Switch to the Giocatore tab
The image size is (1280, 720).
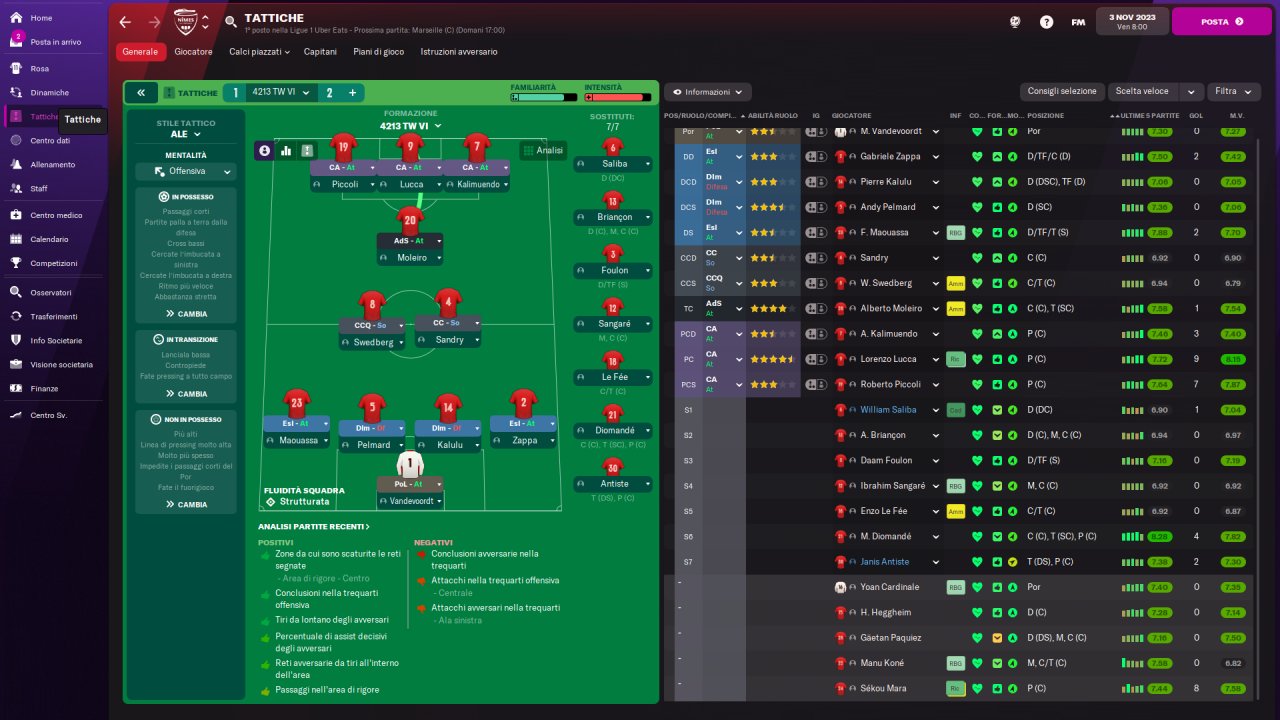click(x=193, y=51)
